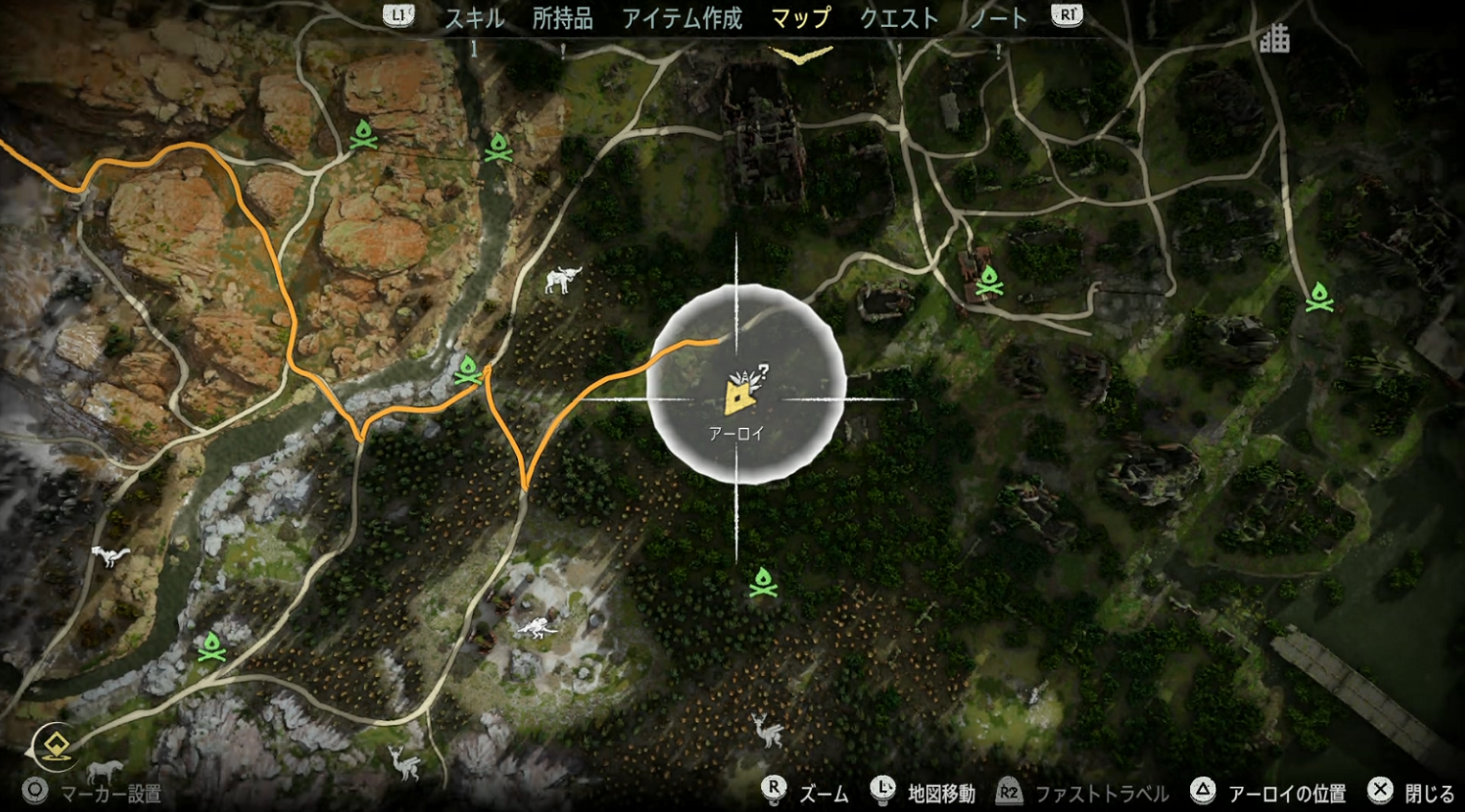Select the horse-shaped Strider machine site icon
This screenshot has width=1465, height=812.
[104, 770]
